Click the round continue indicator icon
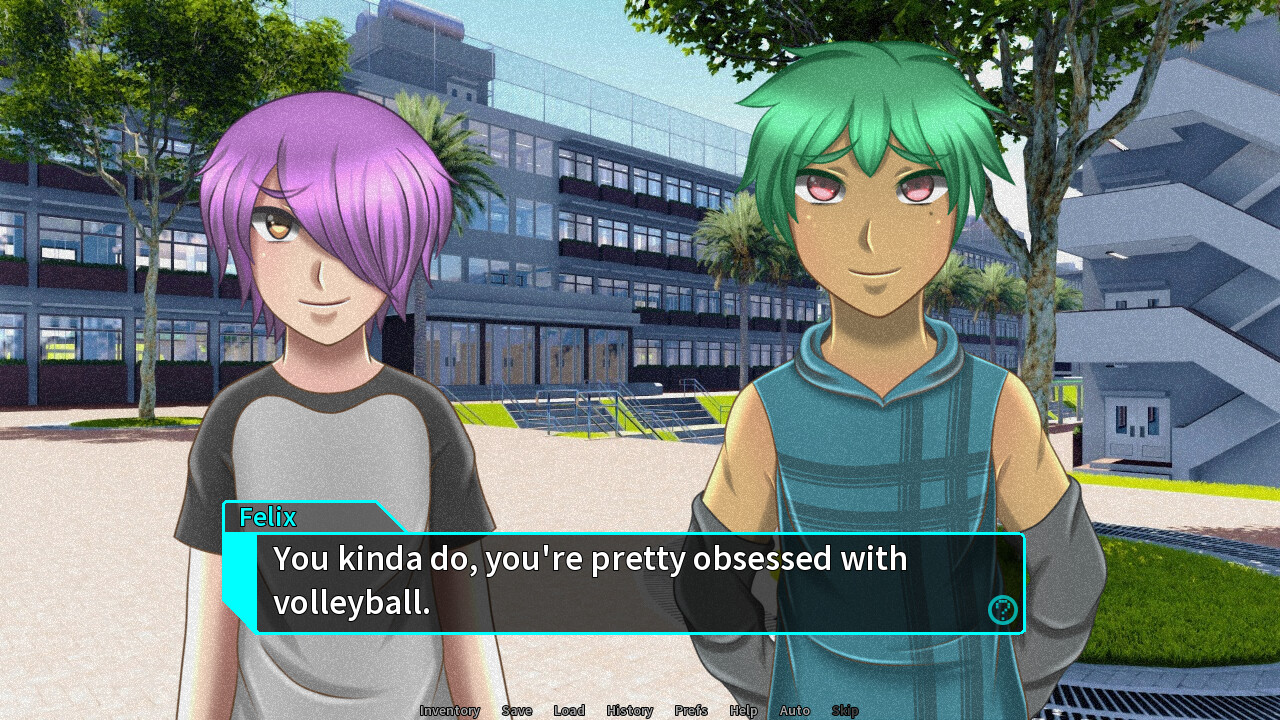The height and width of the screenshot is (720, 1280). [1002, 610]
